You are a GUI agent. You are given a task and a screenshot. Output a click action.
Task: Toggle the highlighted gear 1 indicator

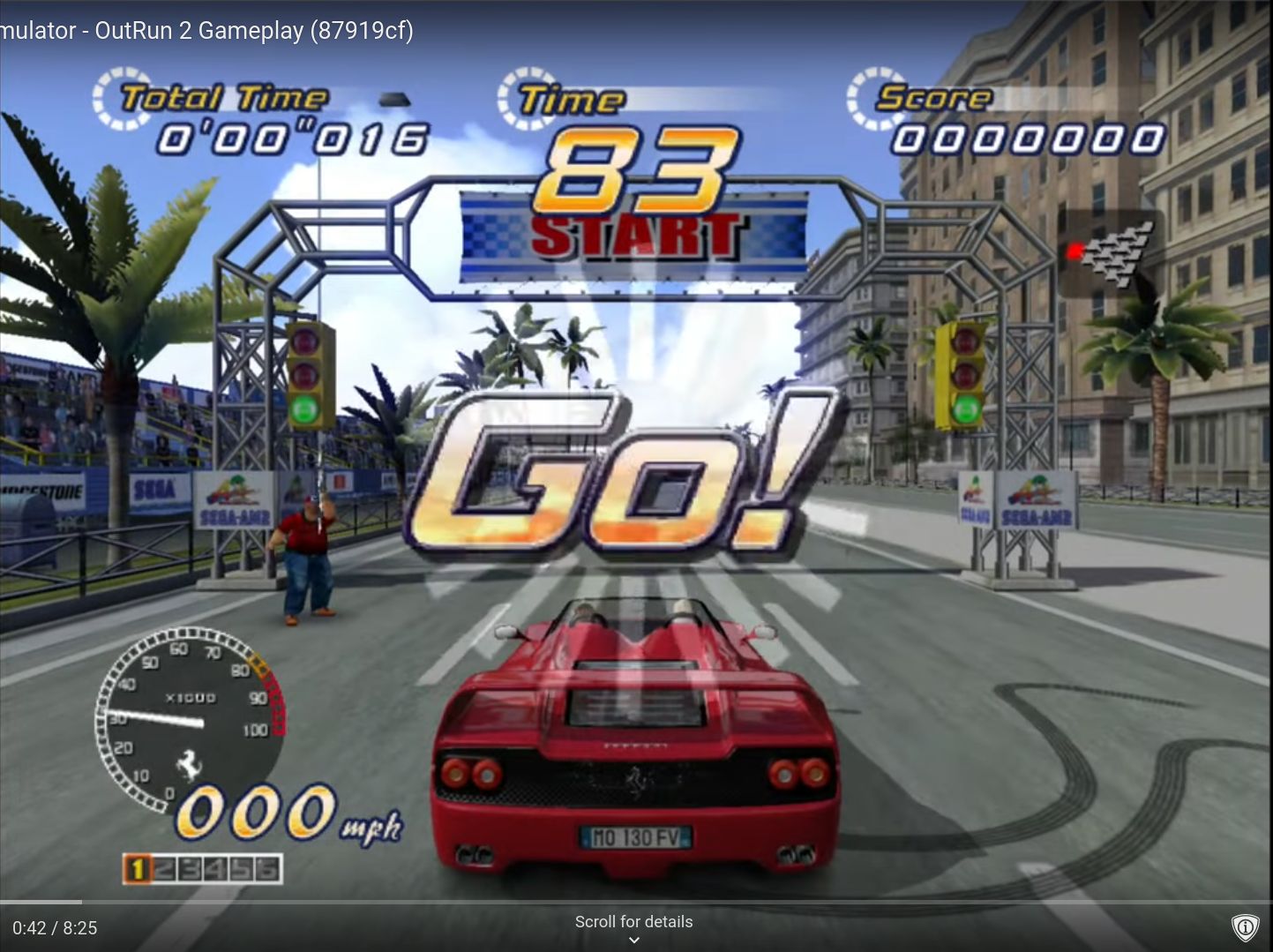(x=139, y=868)
